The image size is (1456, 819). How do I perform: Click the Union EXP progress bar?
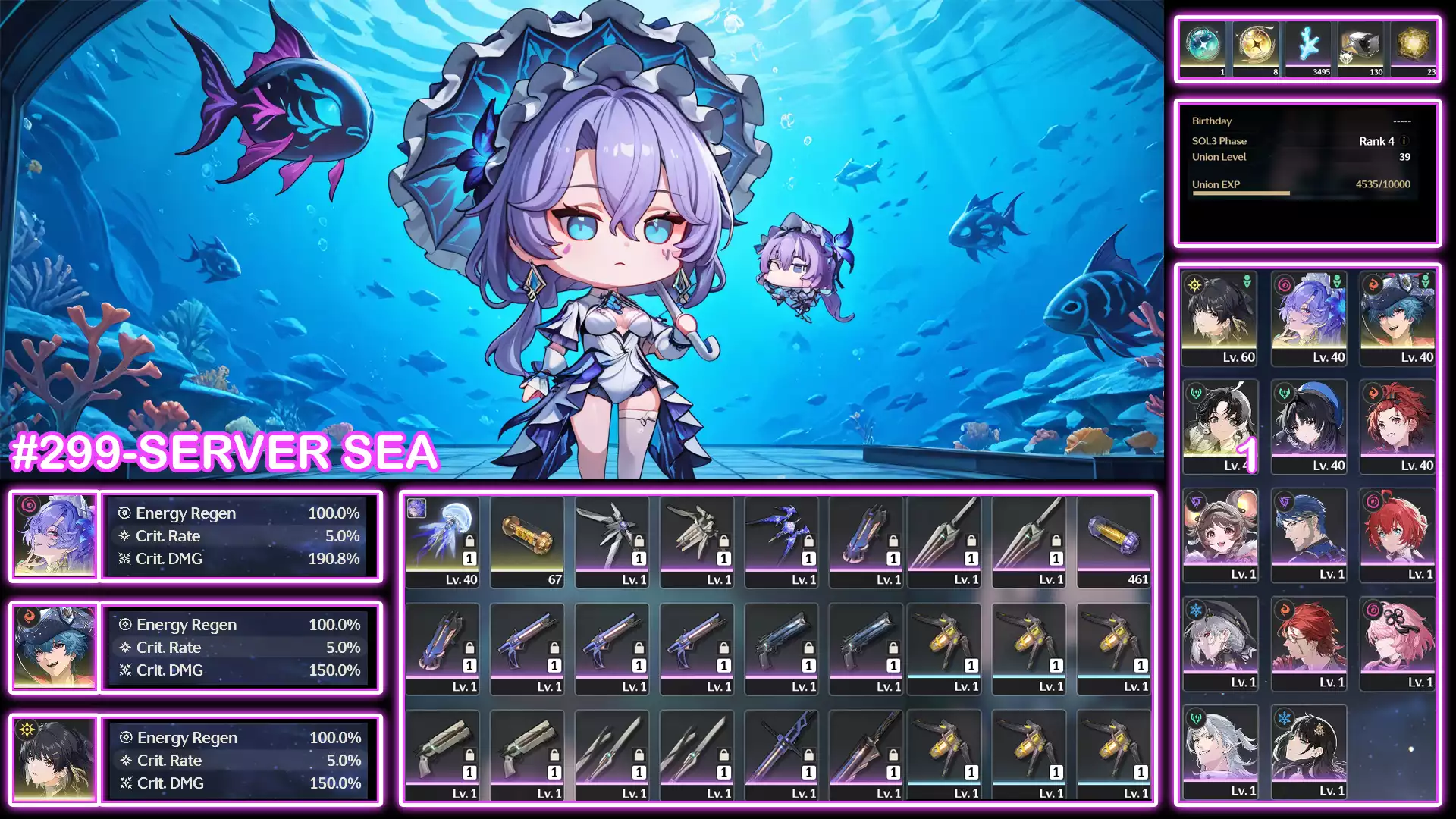point(1241,192)
